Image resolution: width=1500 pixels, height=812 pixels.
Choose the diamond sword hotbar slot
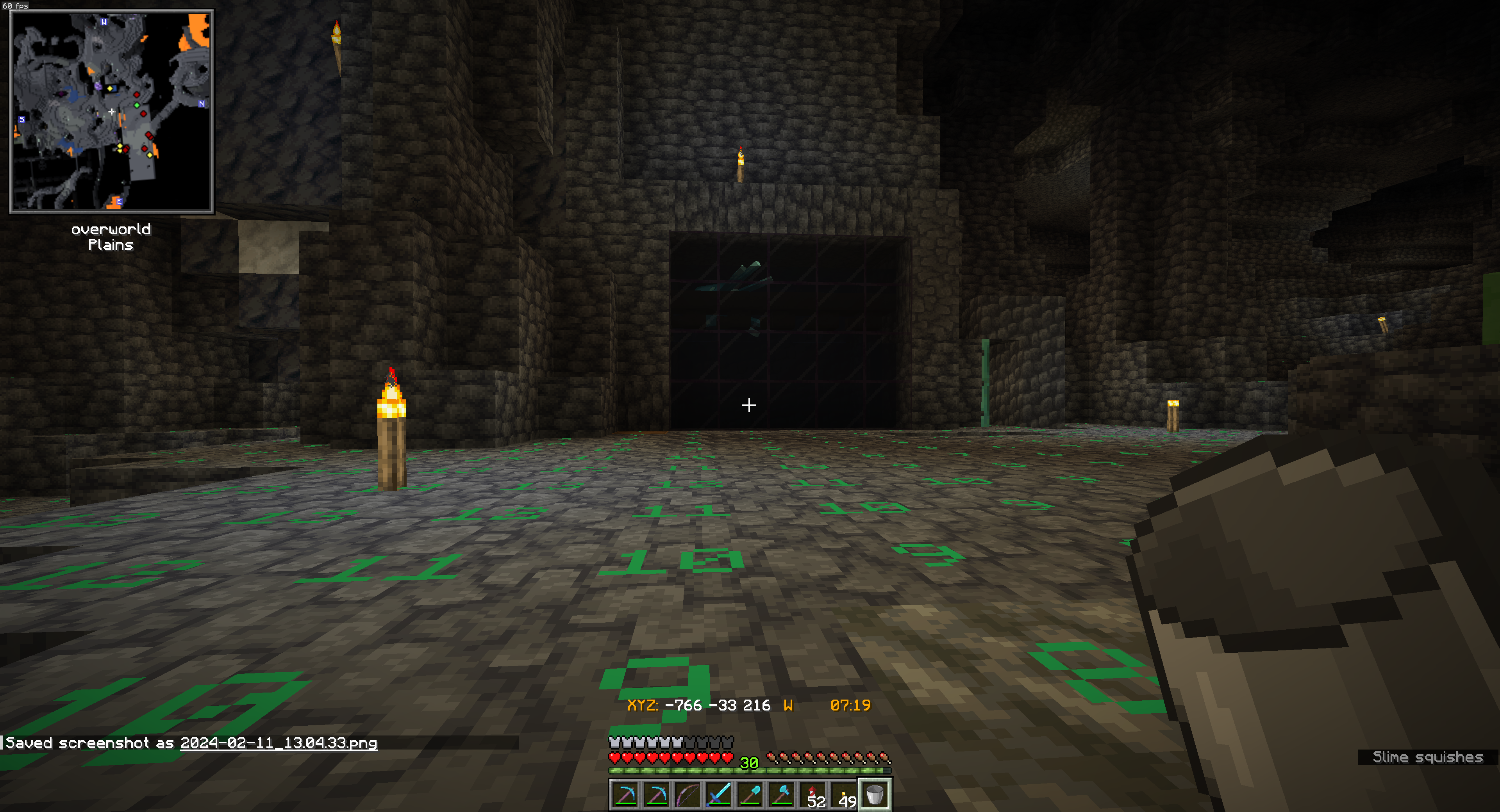(719, 794)
